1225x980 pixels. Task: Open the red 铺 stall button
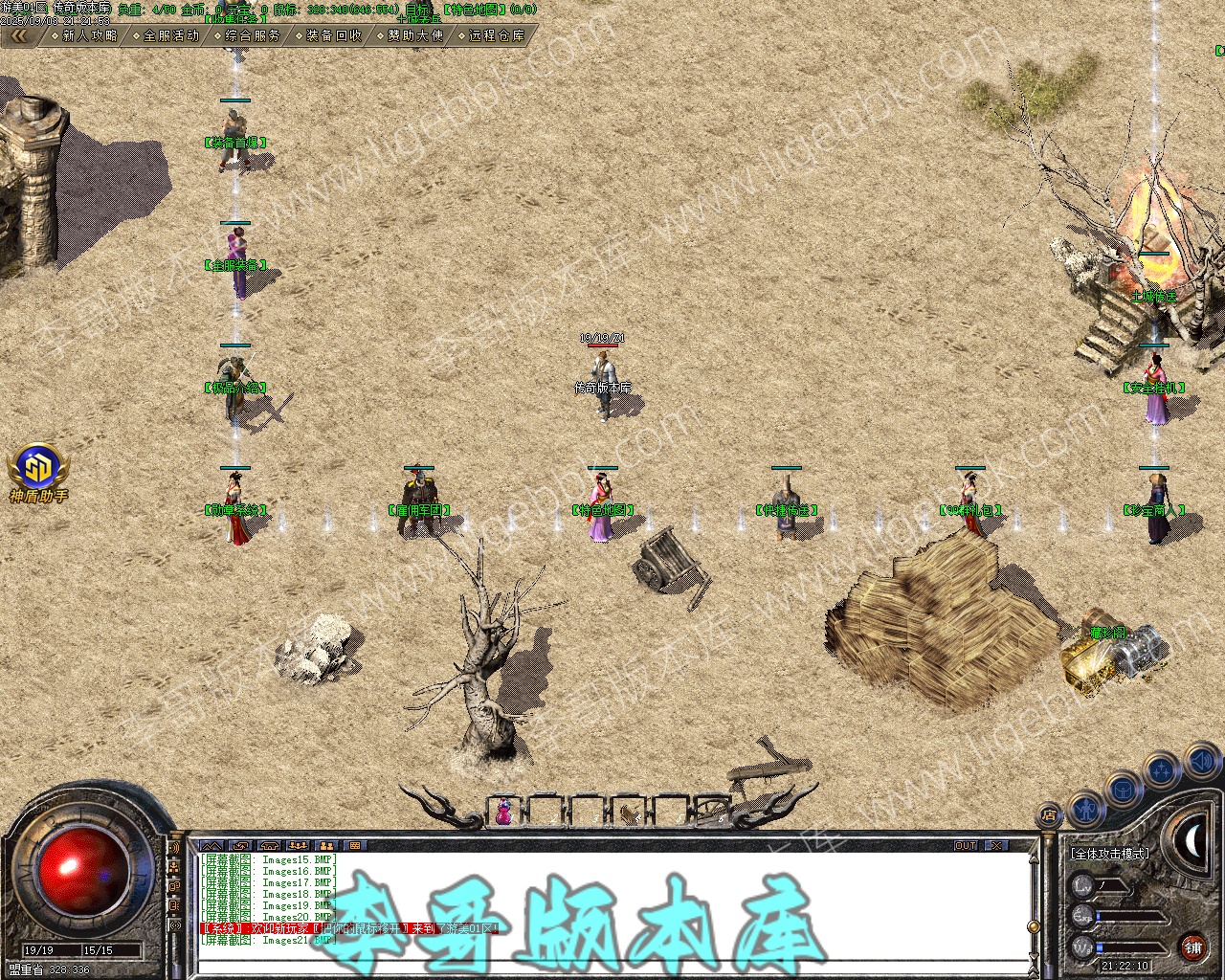coord(1192,948)
